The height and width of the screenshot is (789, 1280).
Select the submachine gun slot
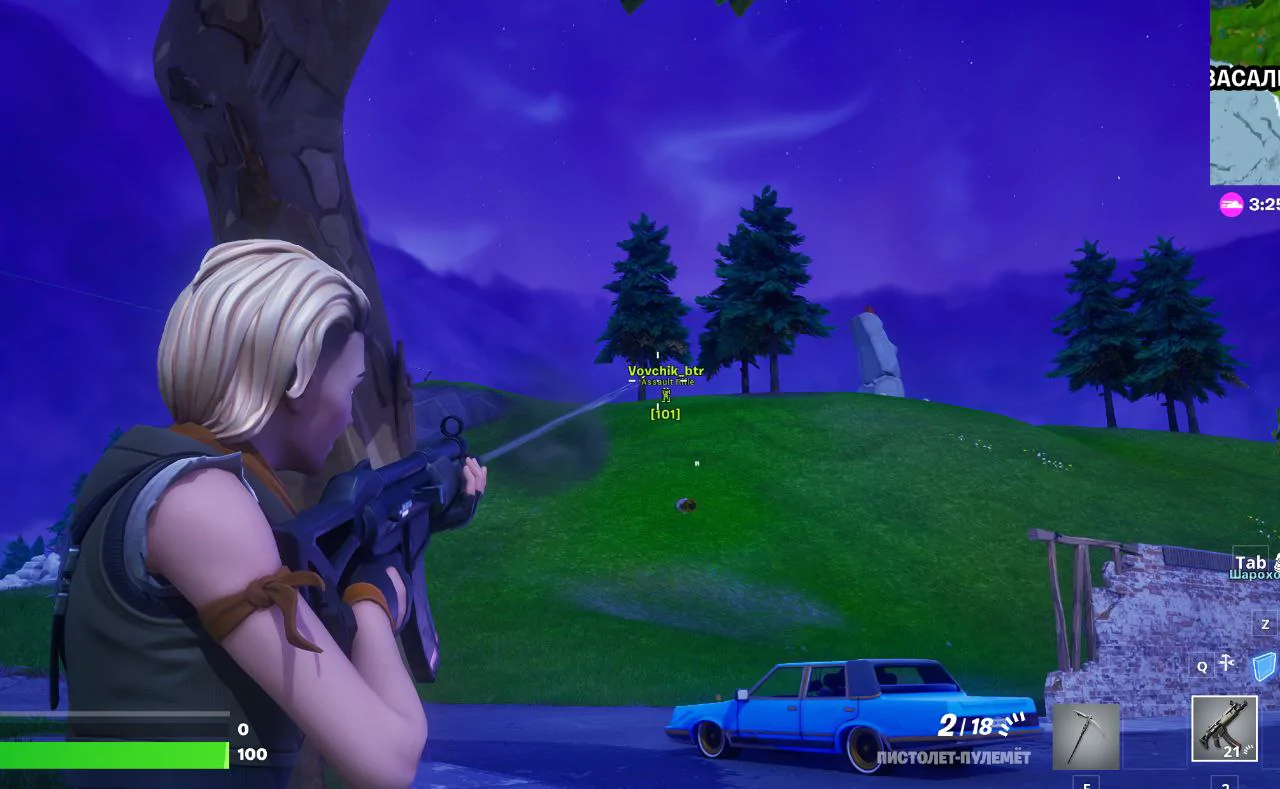(x=1224, y=730)
